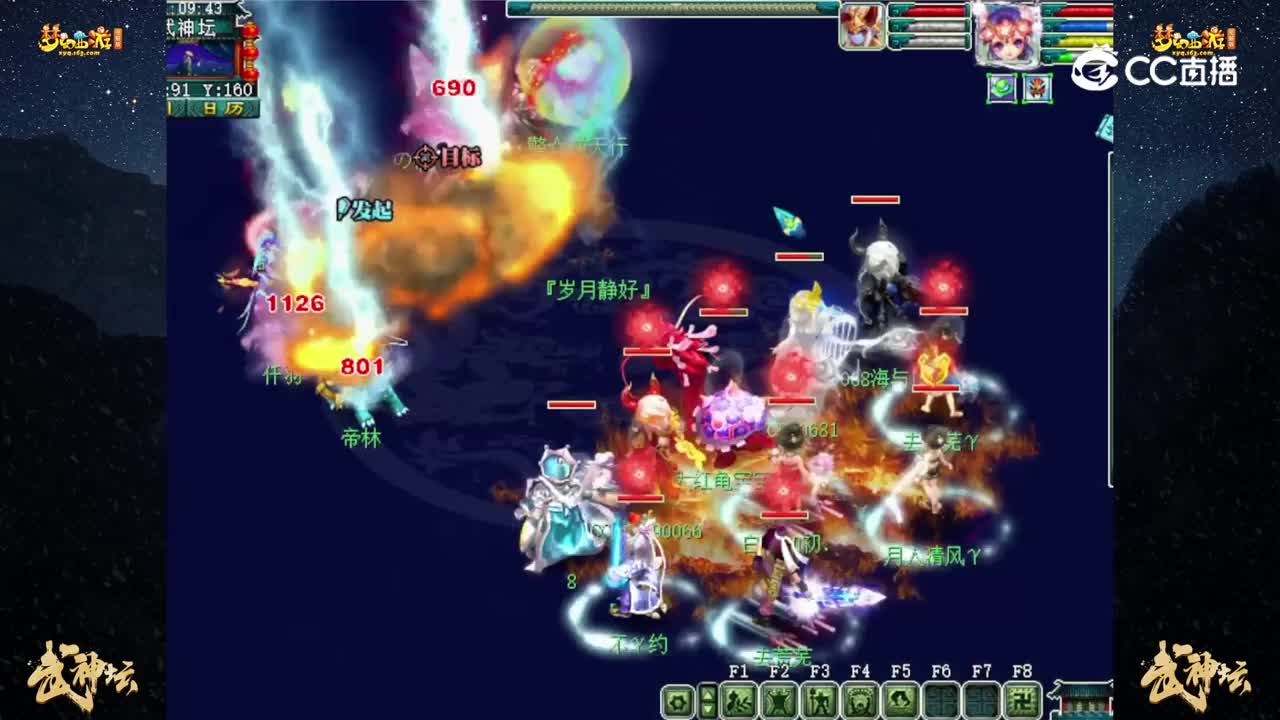The height and width of the screenshot is (720, 1280).
Task: Select the F5 escape action icon
Action: pyautogui.click(x=901, y=702)
